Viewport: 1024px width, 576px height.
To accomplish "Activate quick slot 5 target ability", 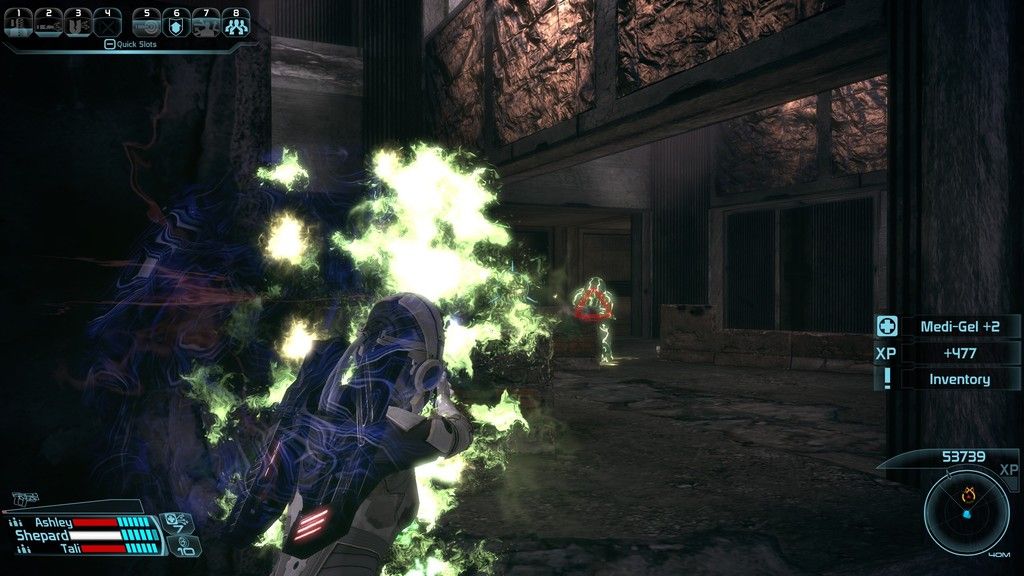I will (x=147, y=24).
